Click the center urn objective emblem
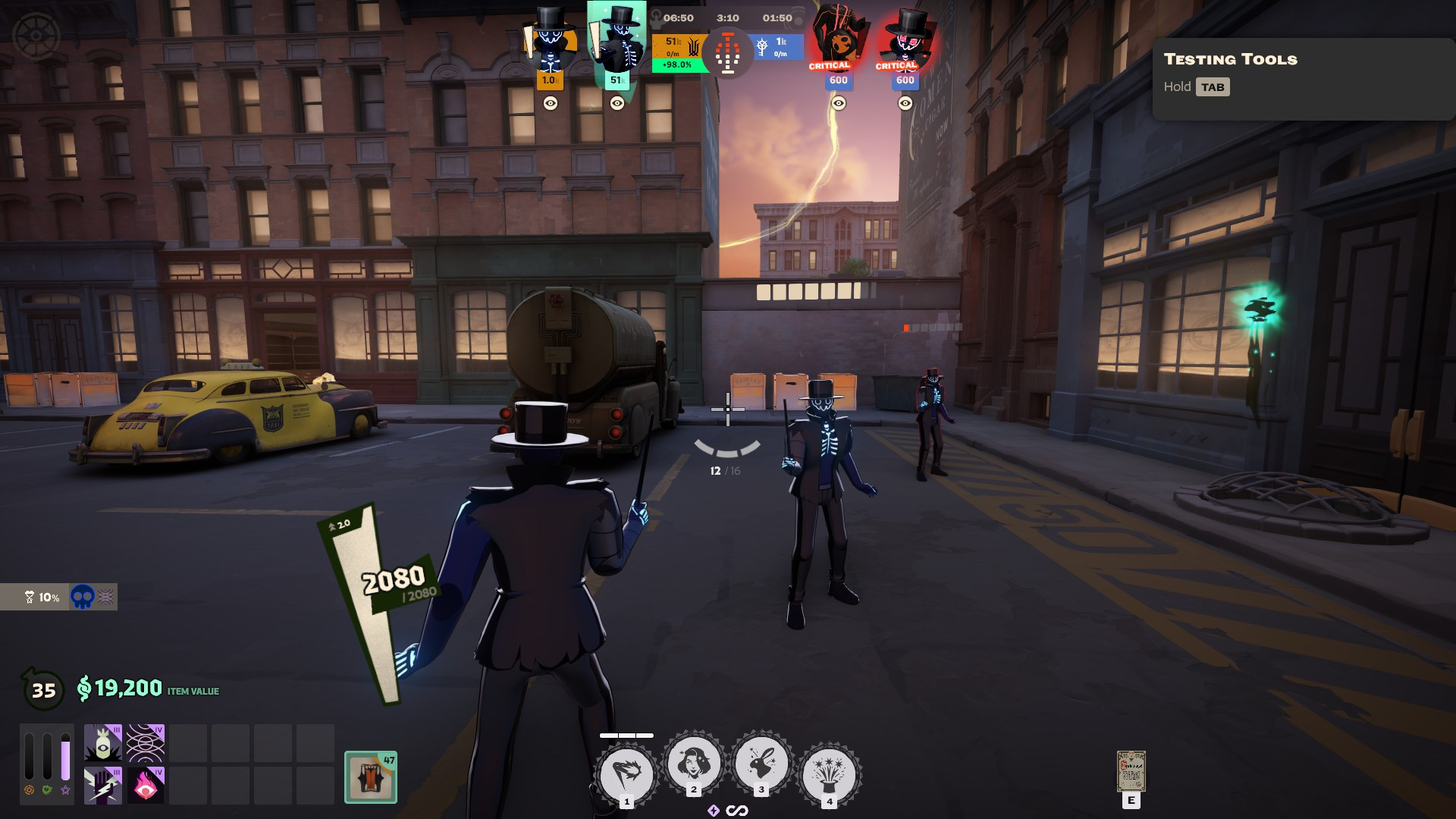 point(728,53)
